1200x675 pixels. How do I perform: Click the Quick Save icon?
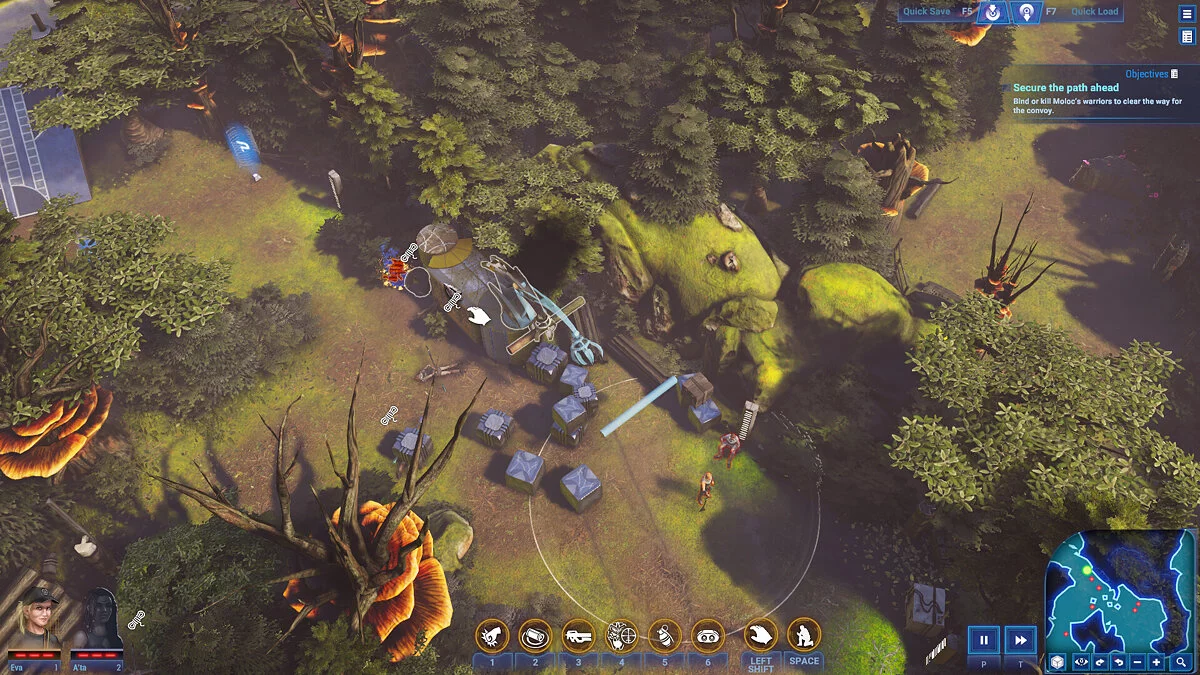(x=993, y=13)
